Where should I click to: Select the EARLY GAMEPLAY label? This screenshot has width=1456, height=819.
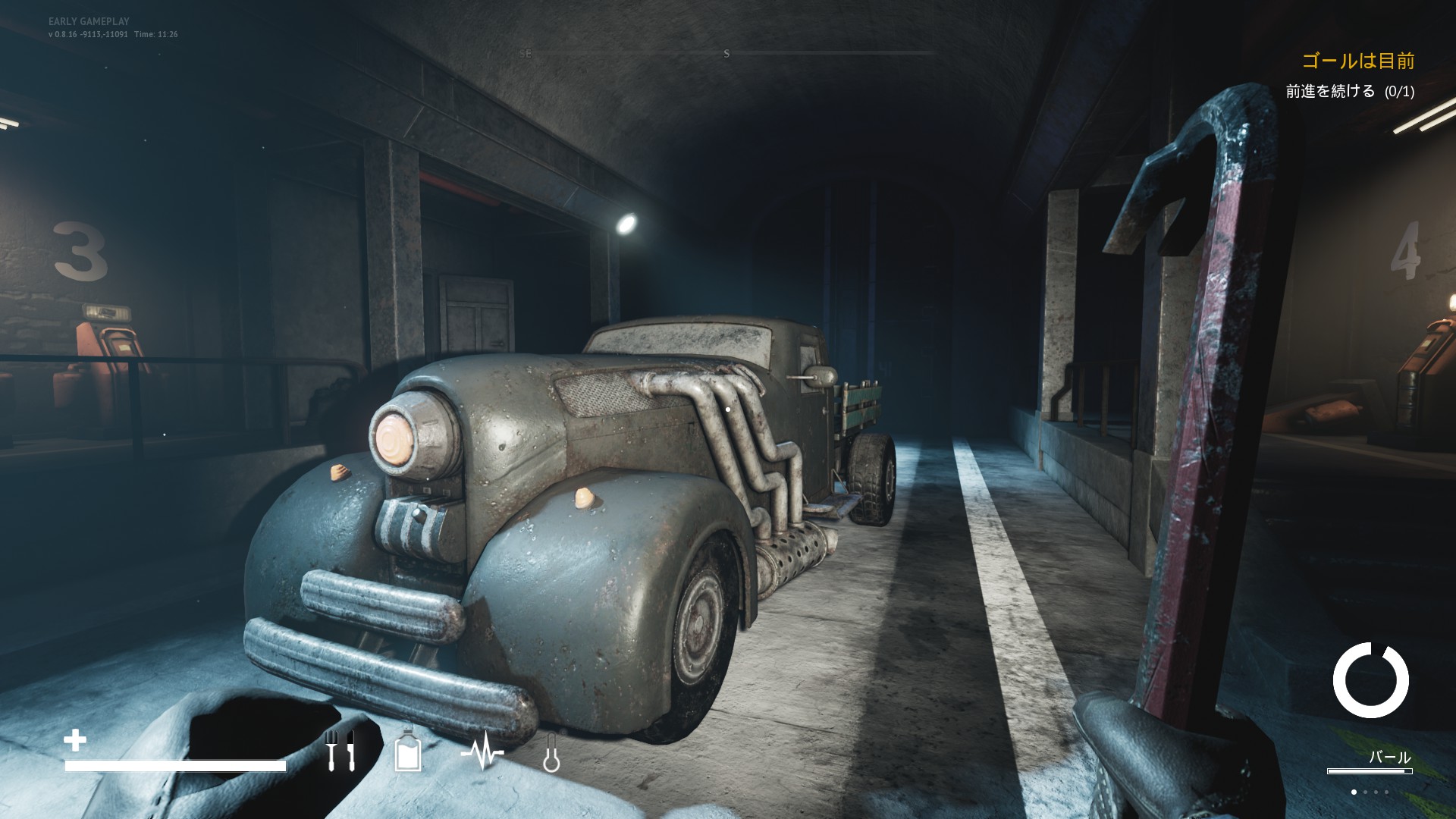[x=89, y=22]
